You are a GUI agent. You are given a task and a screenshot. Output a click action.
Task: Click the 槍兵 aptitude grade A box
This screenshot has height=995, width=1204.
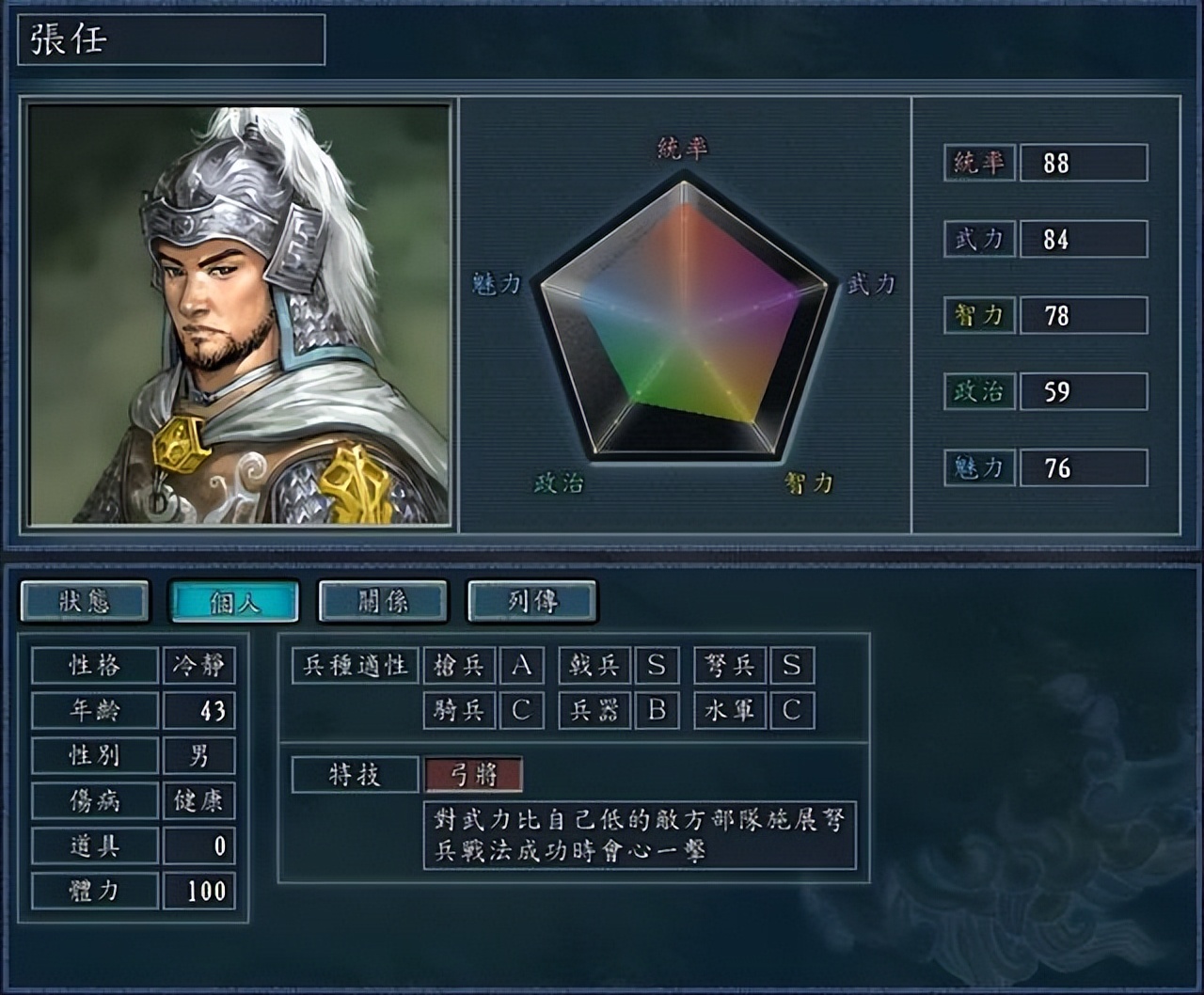[522, 666]
